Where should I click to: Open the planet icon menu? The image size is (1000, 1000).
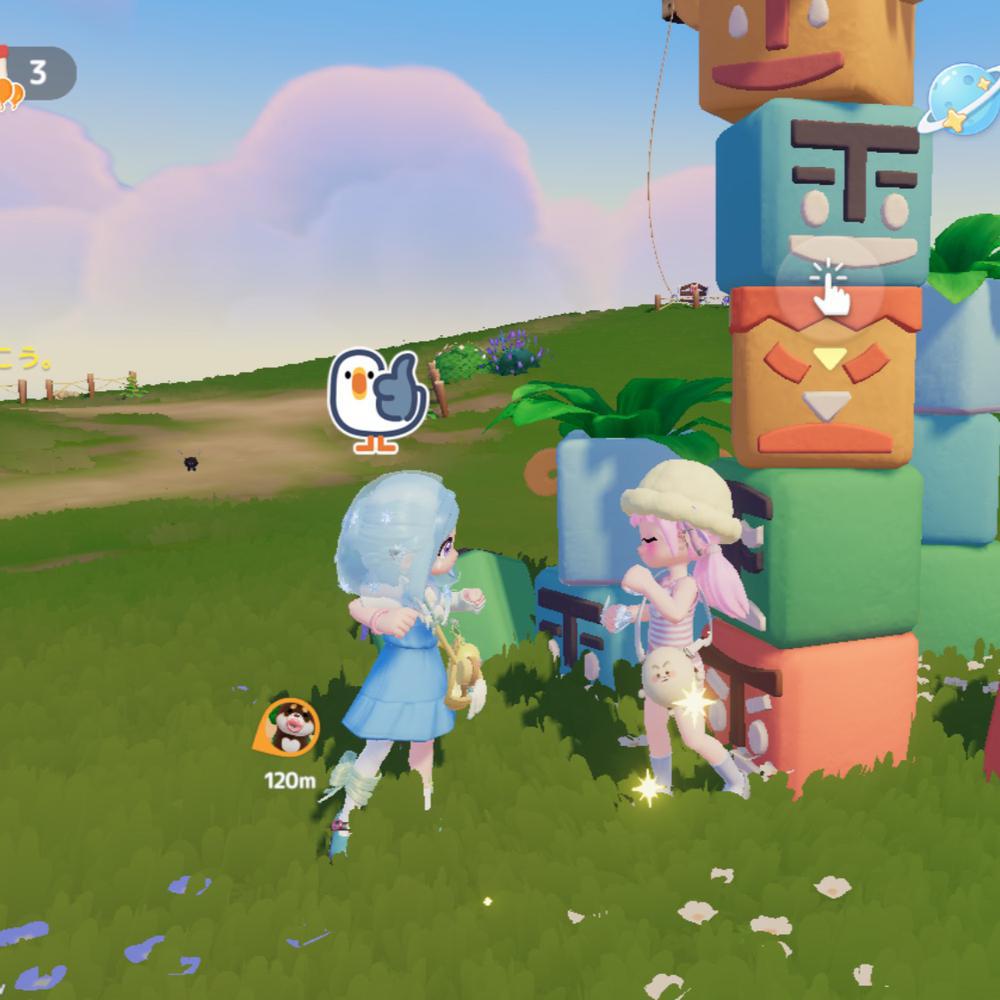pyautogui.click(x=962, y=100)
